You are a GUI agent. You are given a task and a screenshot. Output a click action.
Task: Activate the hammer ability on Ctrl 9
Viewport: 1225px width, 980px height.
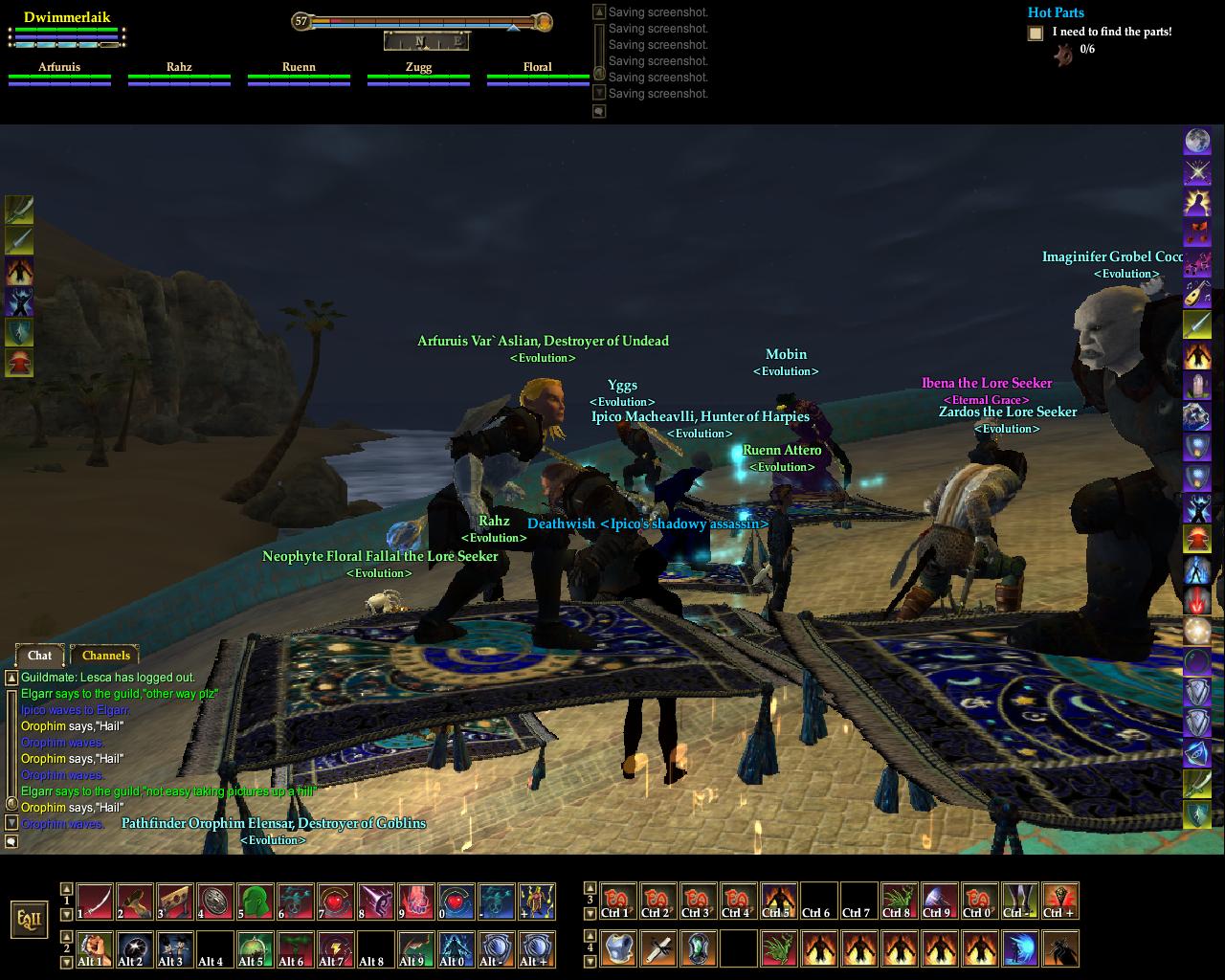[939, 902]
